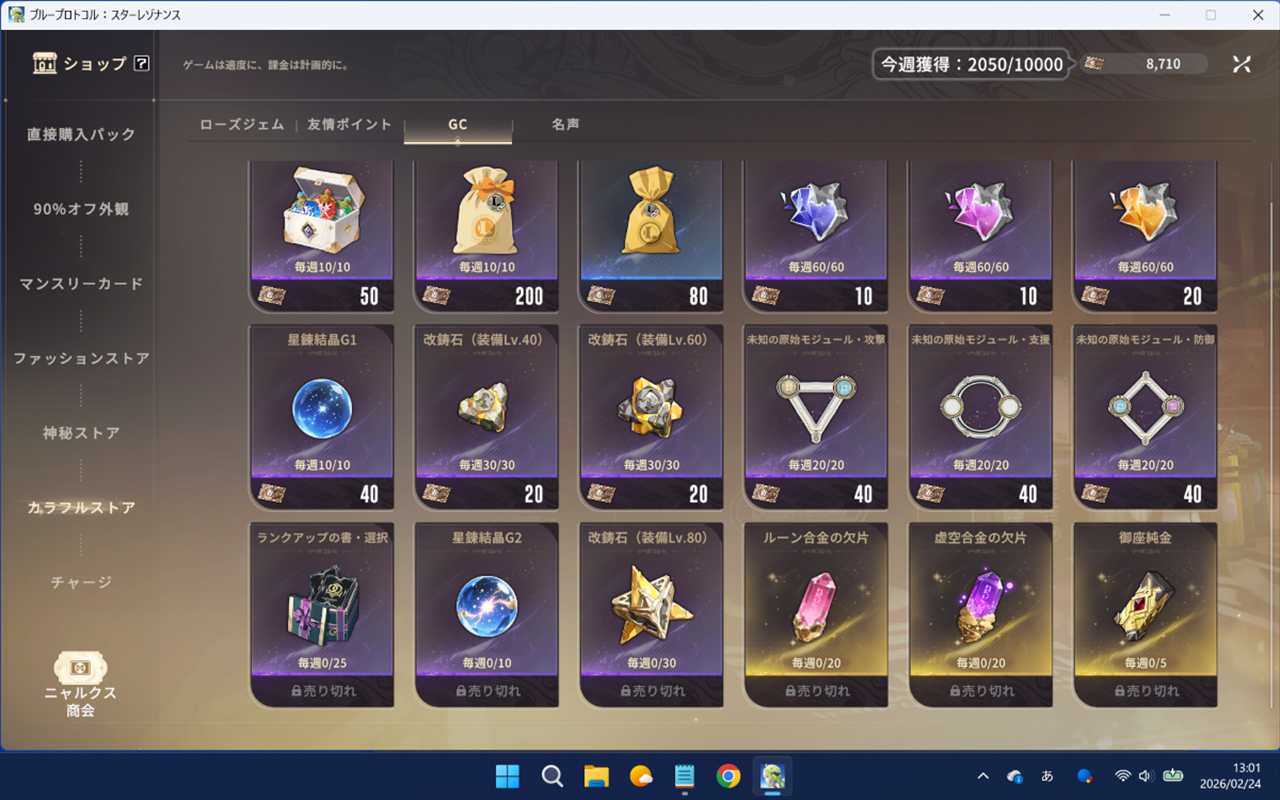Select the 90%オフ外観 category
This screenshot has width=1280, height=800.
[81, 209]
